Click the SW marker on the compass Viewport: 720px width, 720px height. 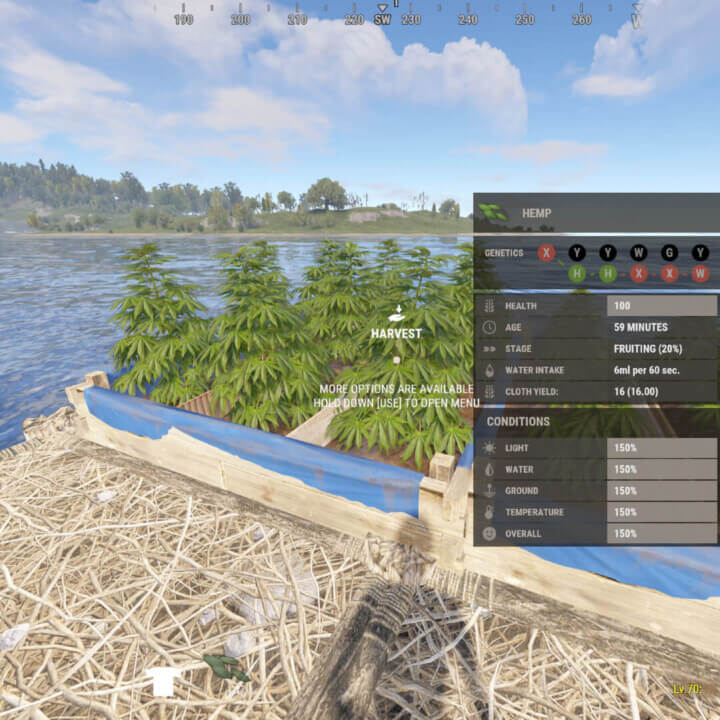point(382,19)
